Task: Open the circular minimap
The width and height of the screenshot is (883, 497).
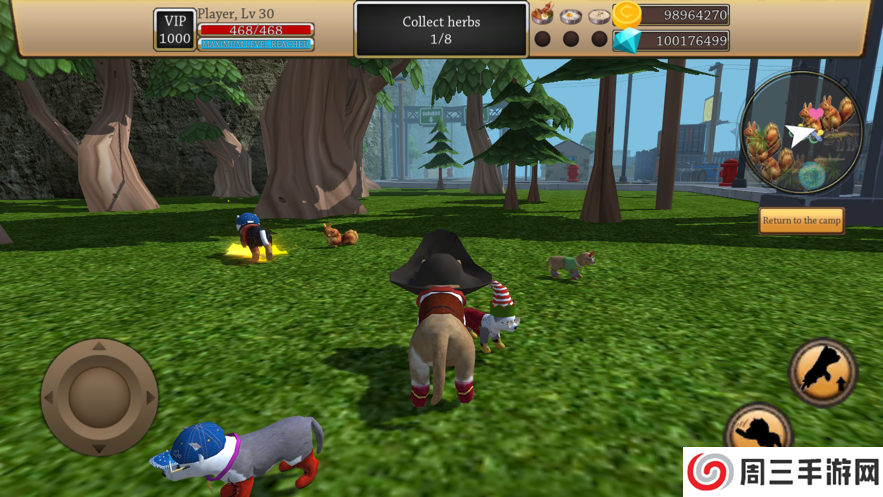Action: (x=801, y=132)
